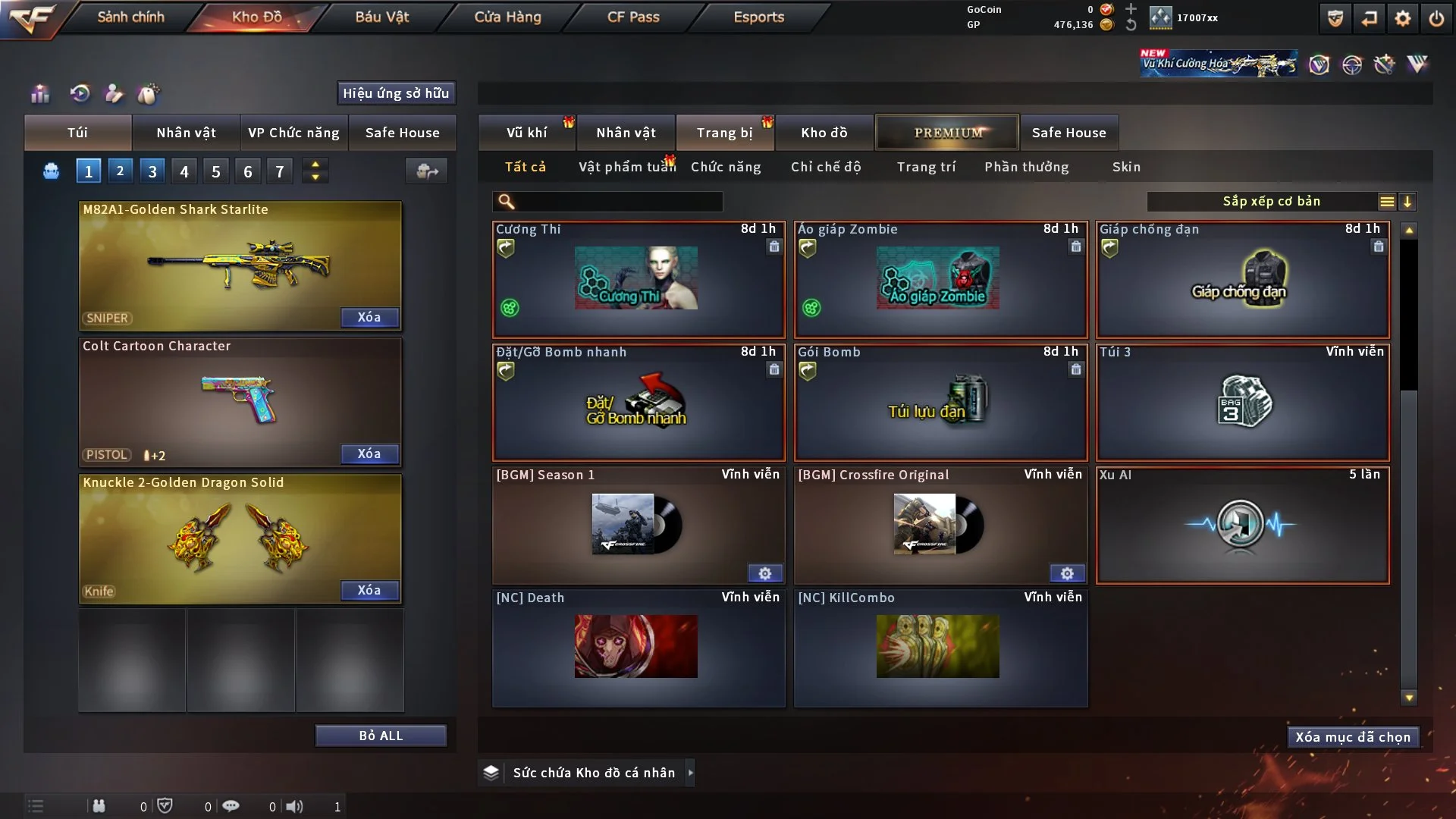Select the Vũ khí weapons tab
Viewport: 1456px width, 819px height.
[x=526, y=133]
